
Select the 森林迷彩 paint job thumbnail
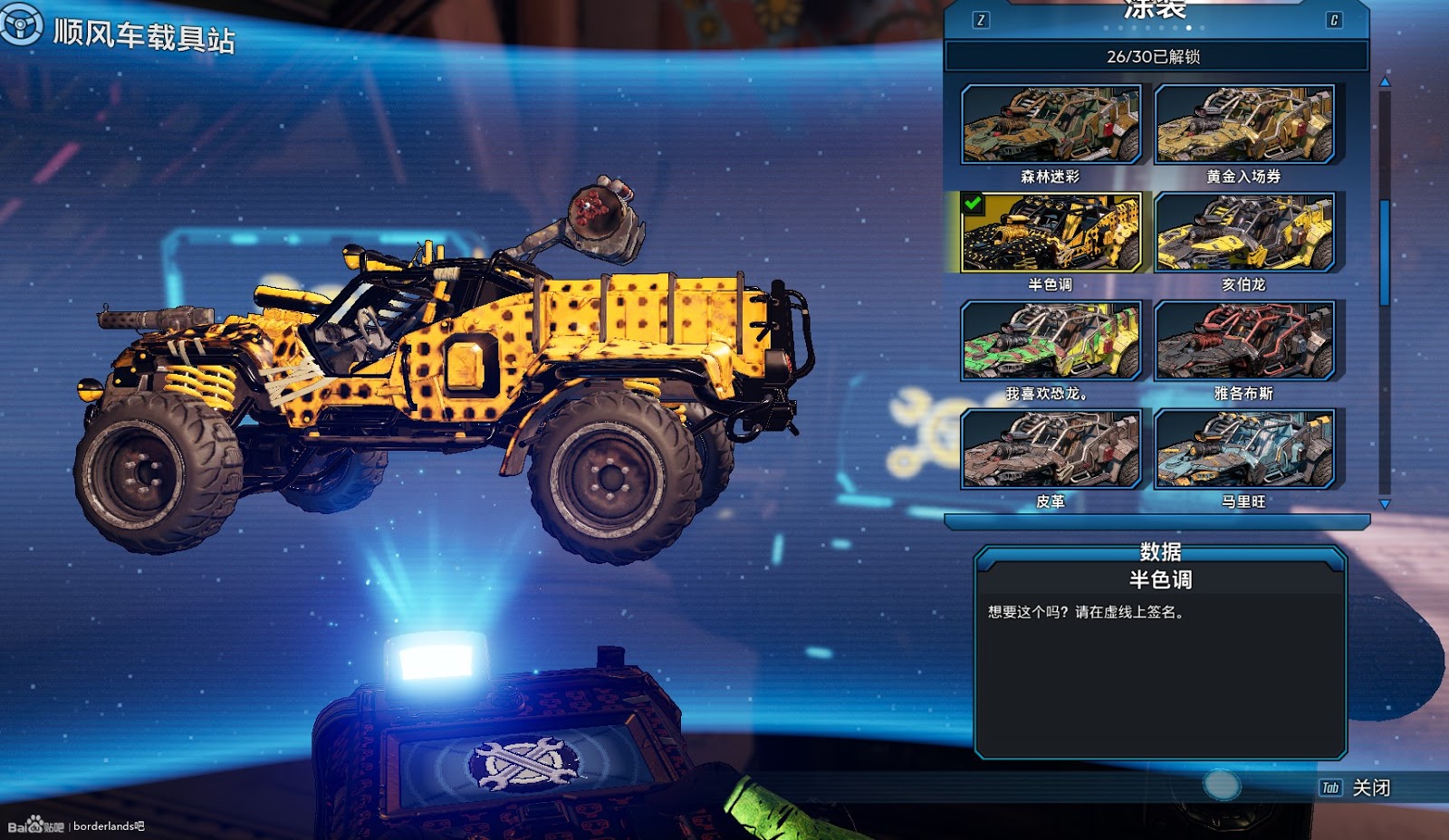1051,125
